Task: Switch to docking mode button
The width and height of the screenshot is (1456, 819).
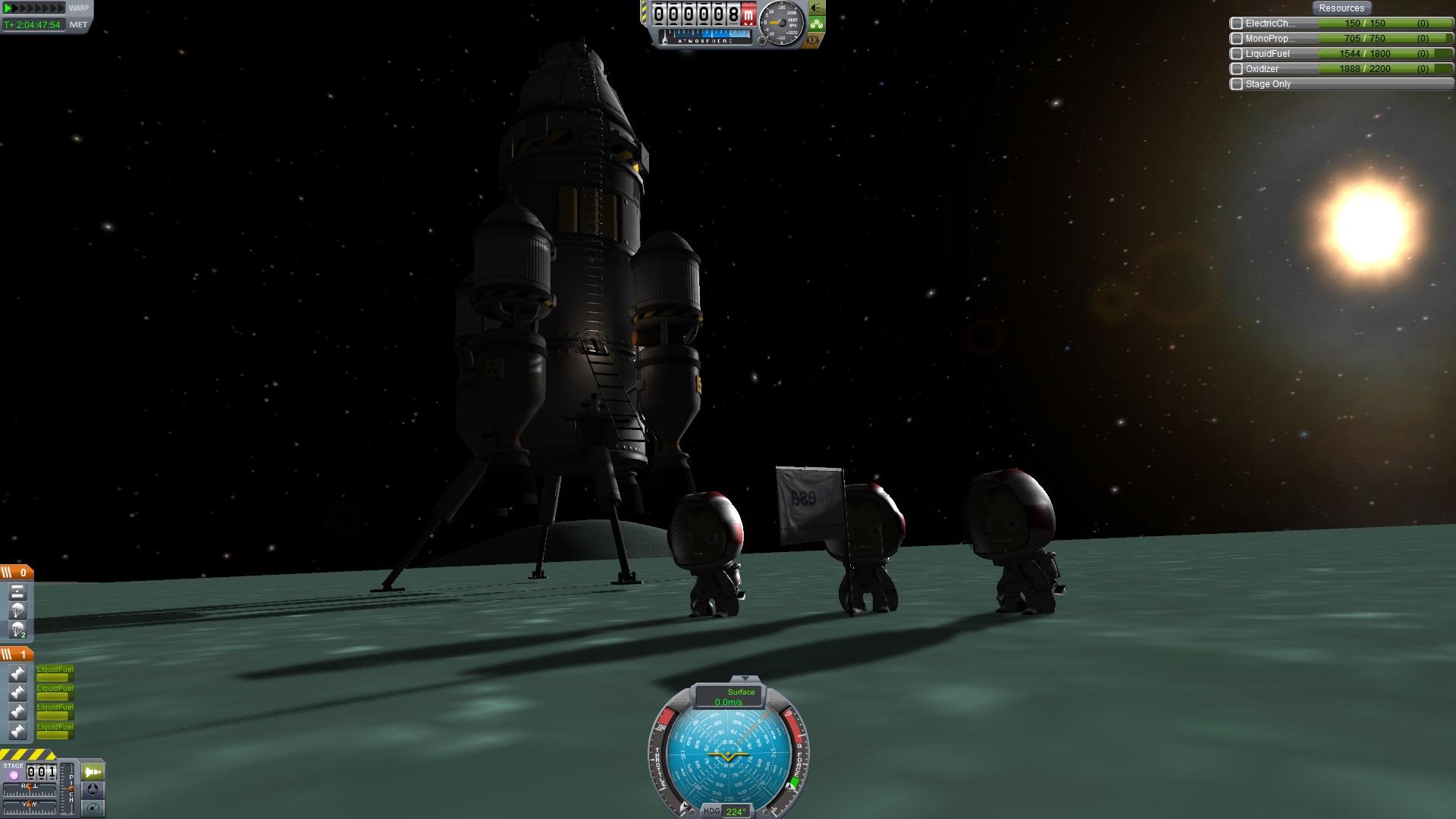Action: 93,789
